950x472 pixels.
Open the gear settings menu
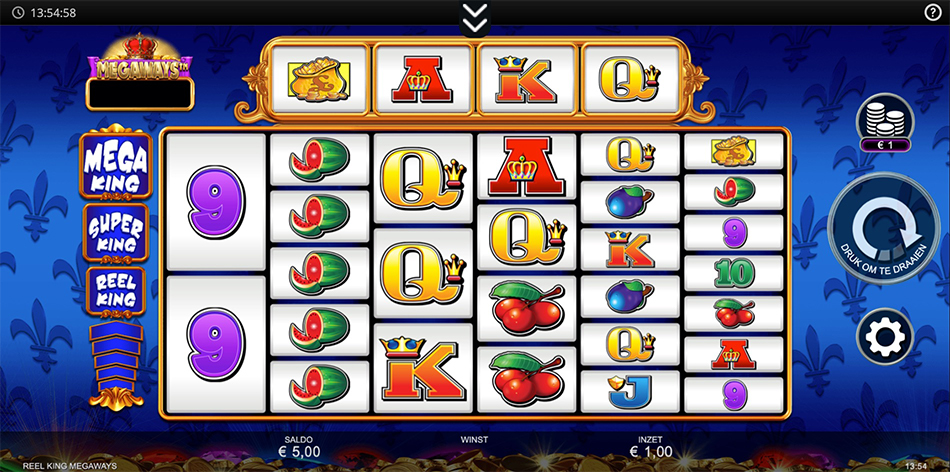[884, 337]
